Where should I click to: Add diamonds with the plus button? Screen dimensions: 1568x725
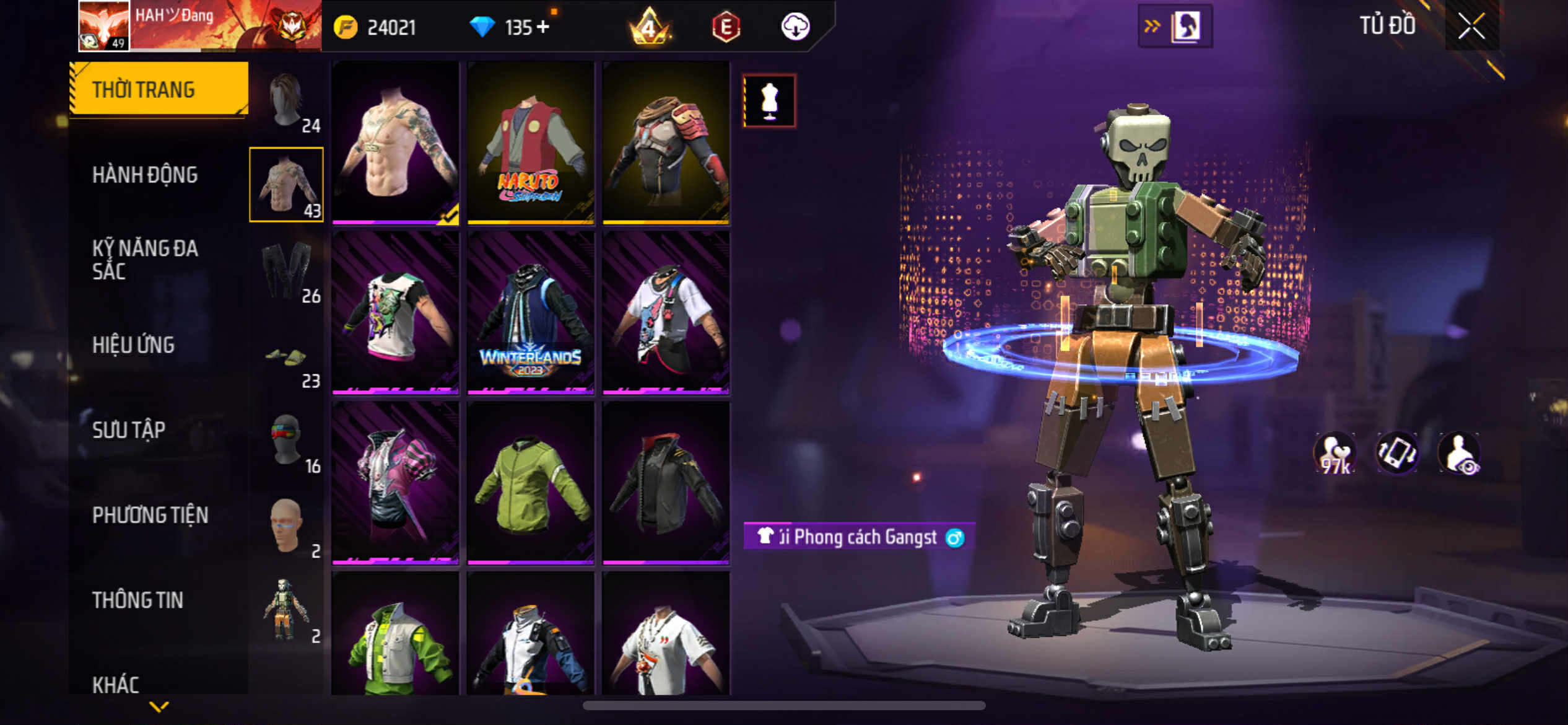coord(543,27)
